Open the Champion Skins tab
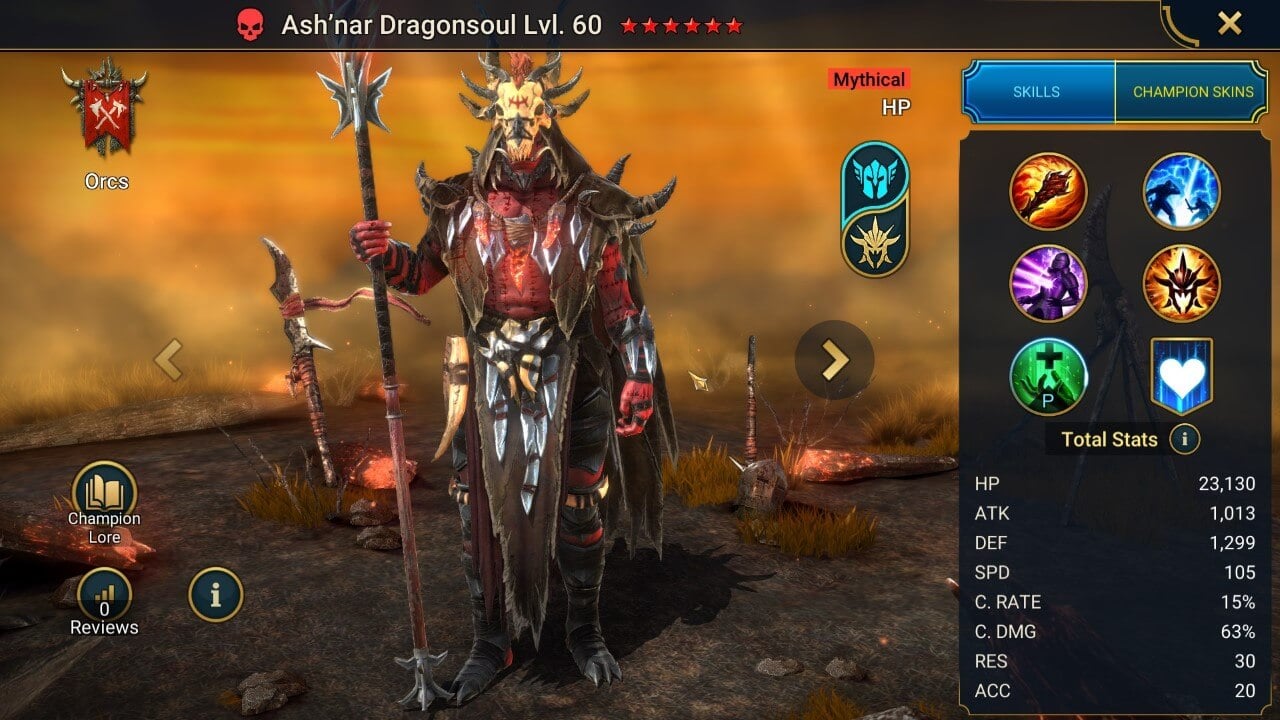Image resolution: width=1280 pixels, height=720 pixels. pyautogui.click(x=1193, y=91)
